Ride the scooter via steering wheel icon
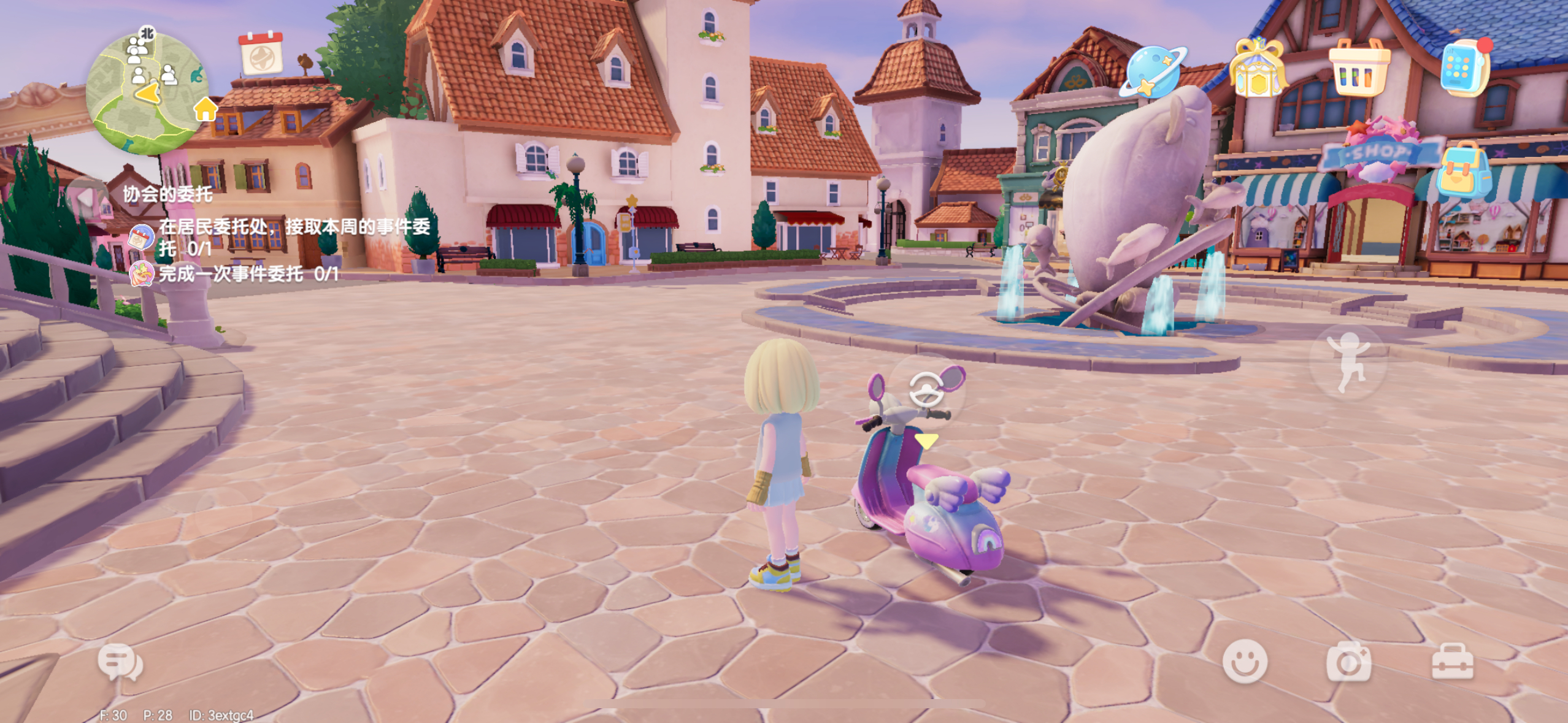This screenshot has height=723, width=1568. tap(927, 390)
